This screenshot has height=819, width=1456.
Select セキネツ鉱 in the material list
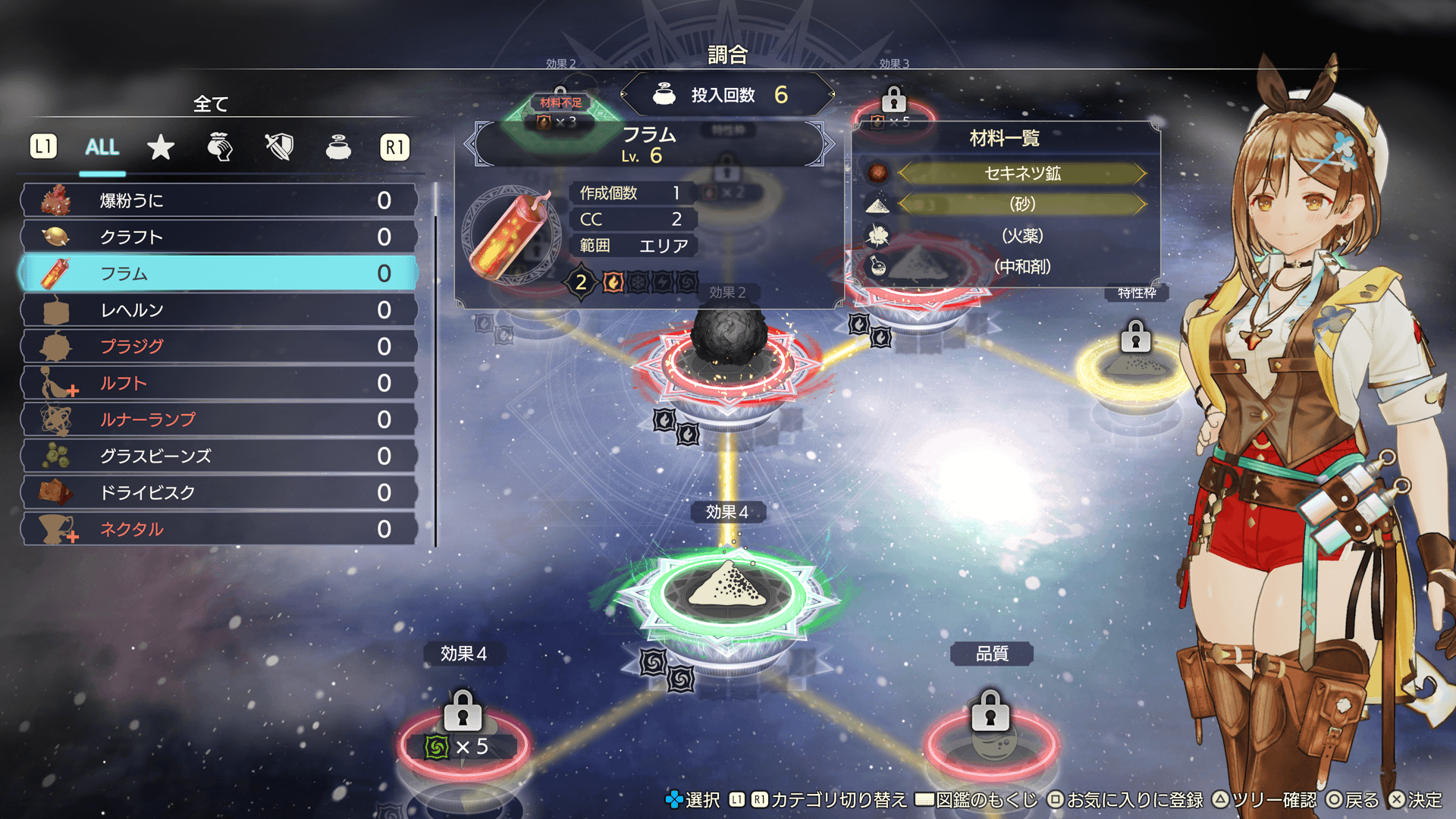click(1021, 174)
